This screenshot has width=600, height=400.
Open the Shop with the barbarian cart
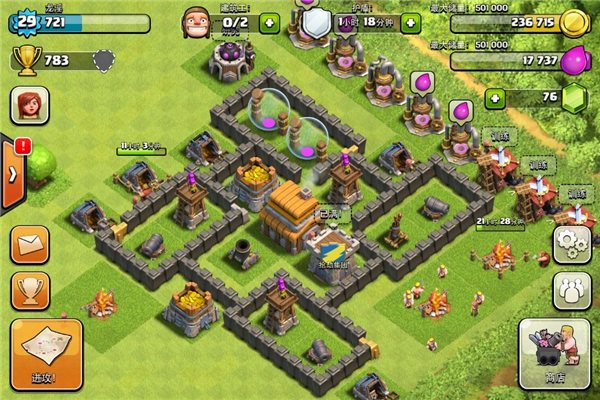(550, 353)
